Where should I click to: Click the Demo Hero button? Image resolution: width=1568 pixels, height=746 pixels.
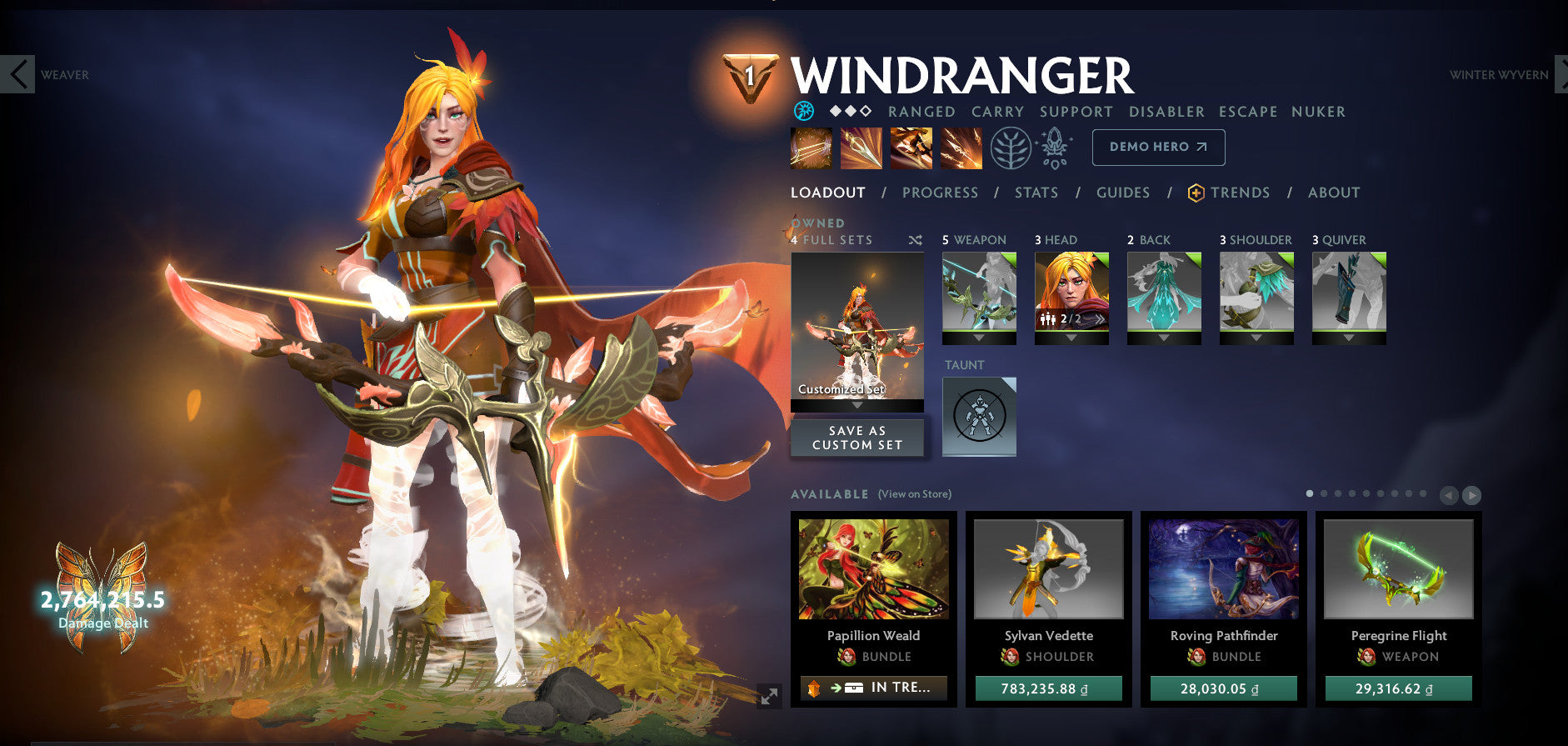[x=1158, y=147]
